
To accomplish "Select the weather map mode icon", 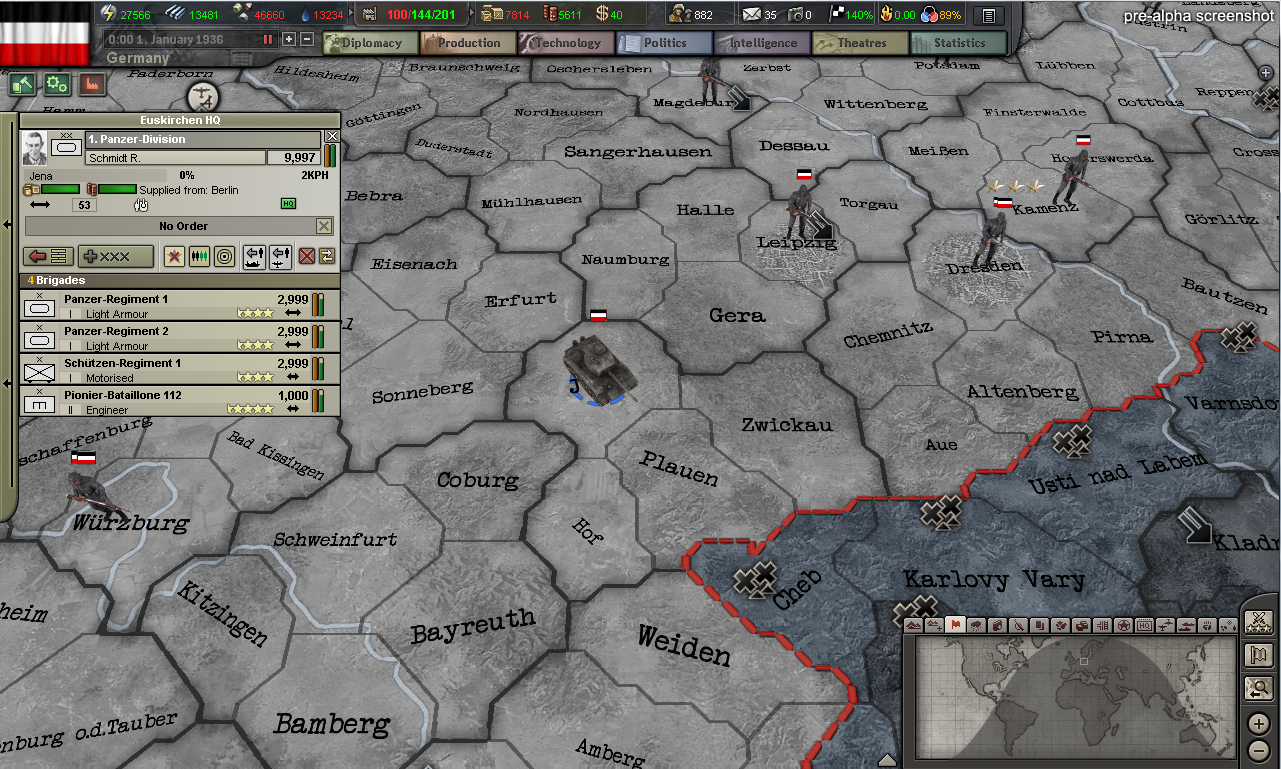I will click(x=976, y=623).
